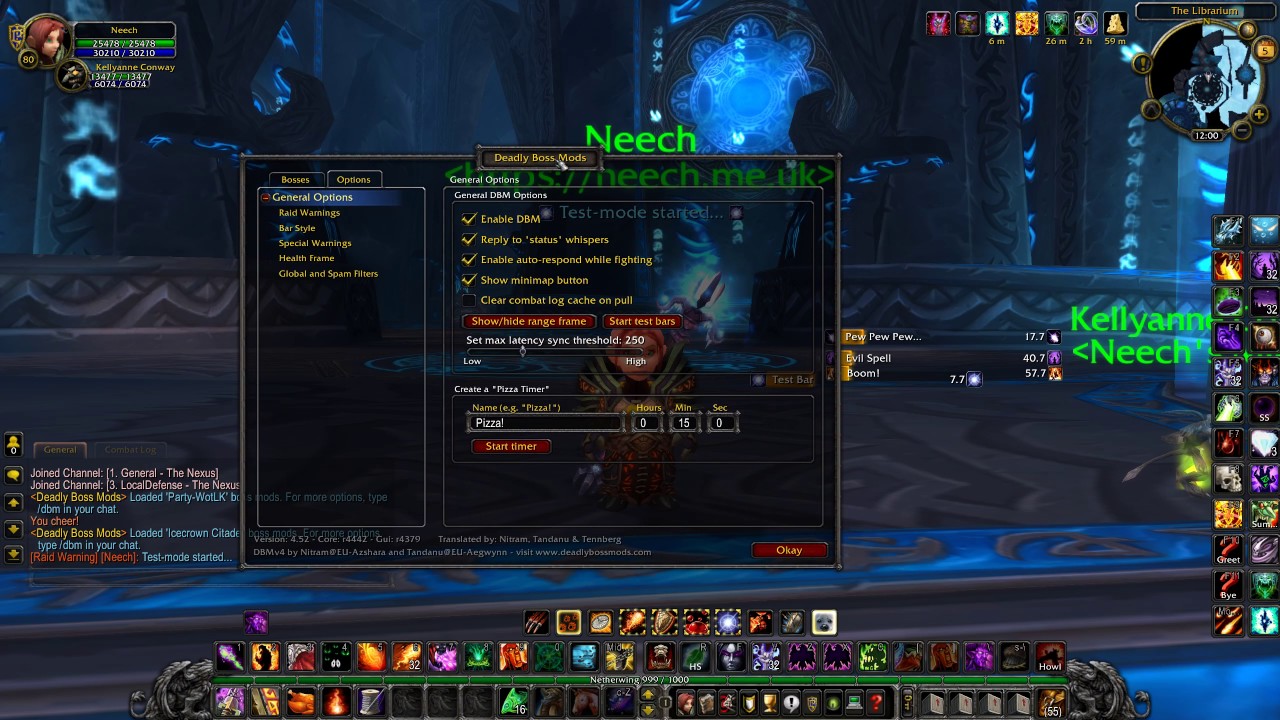Image resolution: width=1280 pixels, height=720 pixels.
Task: Open the quest log exclamation icon
Action: coord(790,703)
